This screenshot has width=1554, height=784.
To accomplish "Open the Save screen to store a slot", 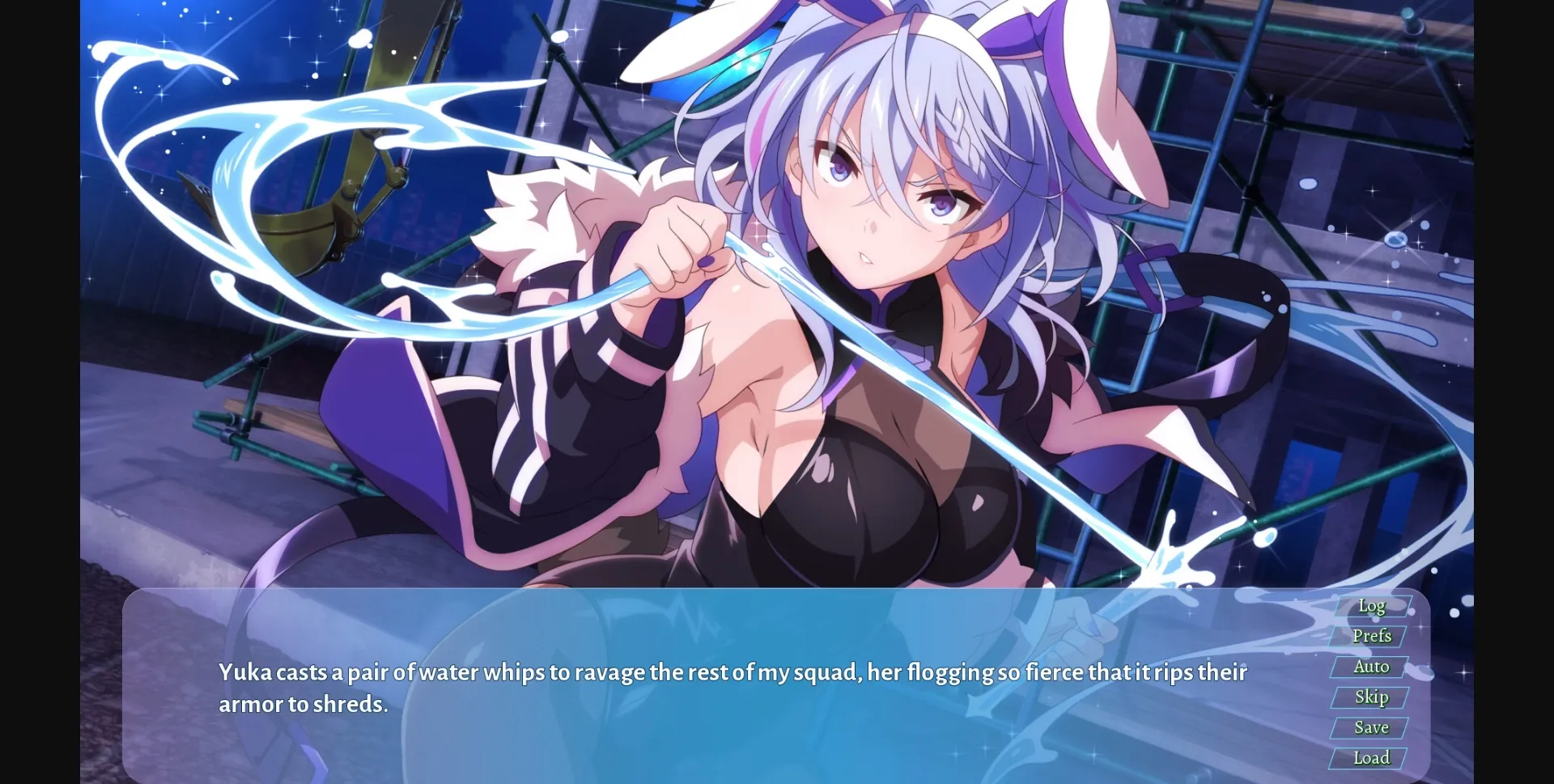I will pos(1370,727).
